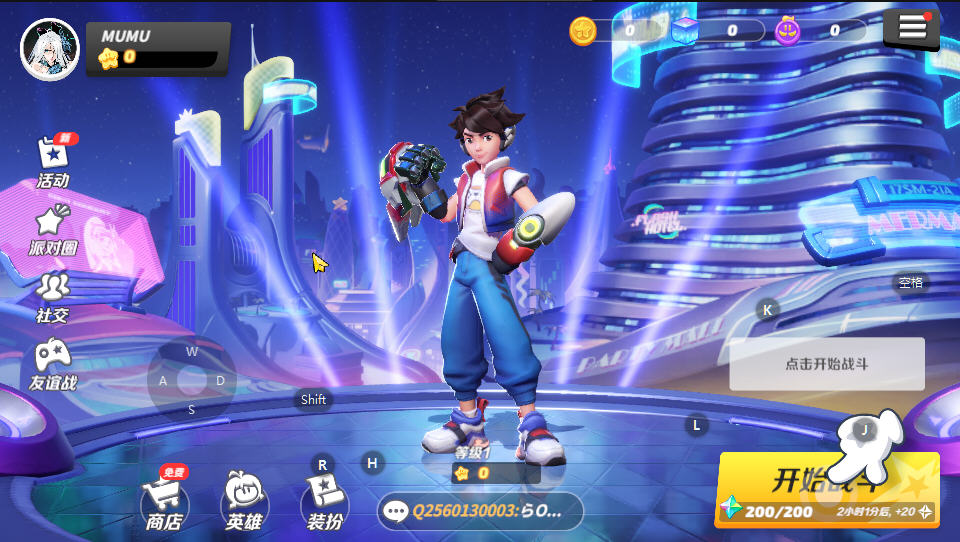This screenshot has width=960, height=542.
Task: Open the 英雄 heroes screen
Action: click(x=245, y=500)
